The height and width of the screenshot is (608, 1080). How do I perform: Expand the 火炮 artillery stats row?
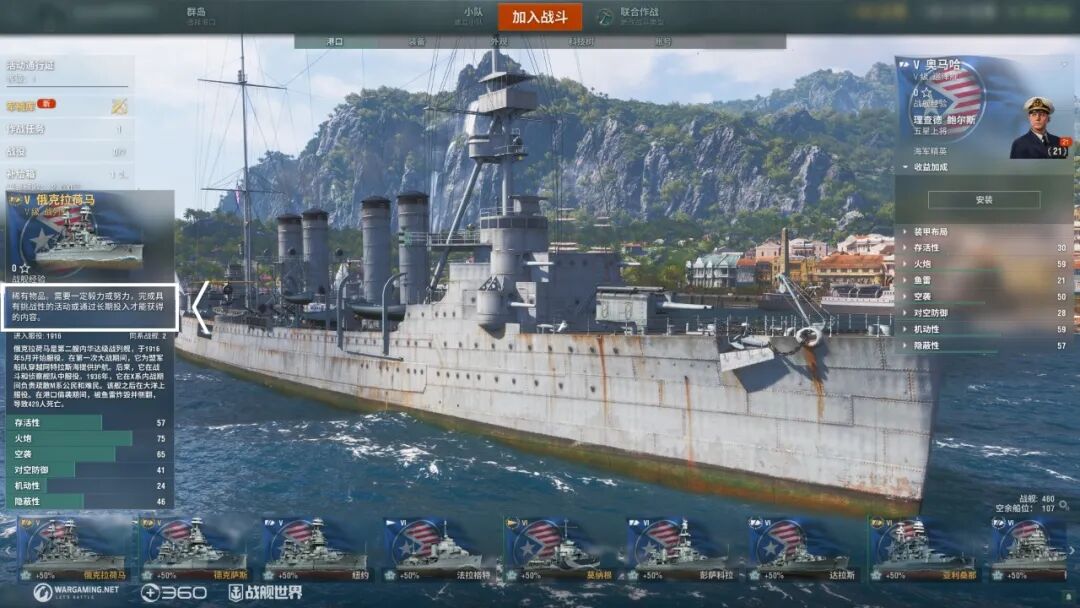click(x=985, y=264)
